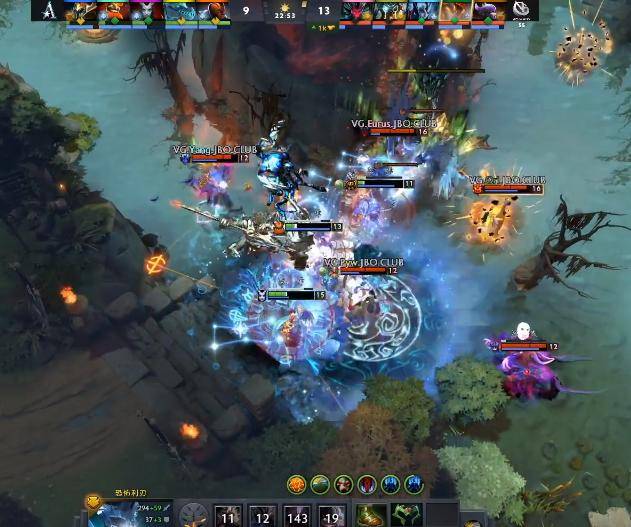Click the ultimate ability with 143 cooldown

(x=297, y=516)
